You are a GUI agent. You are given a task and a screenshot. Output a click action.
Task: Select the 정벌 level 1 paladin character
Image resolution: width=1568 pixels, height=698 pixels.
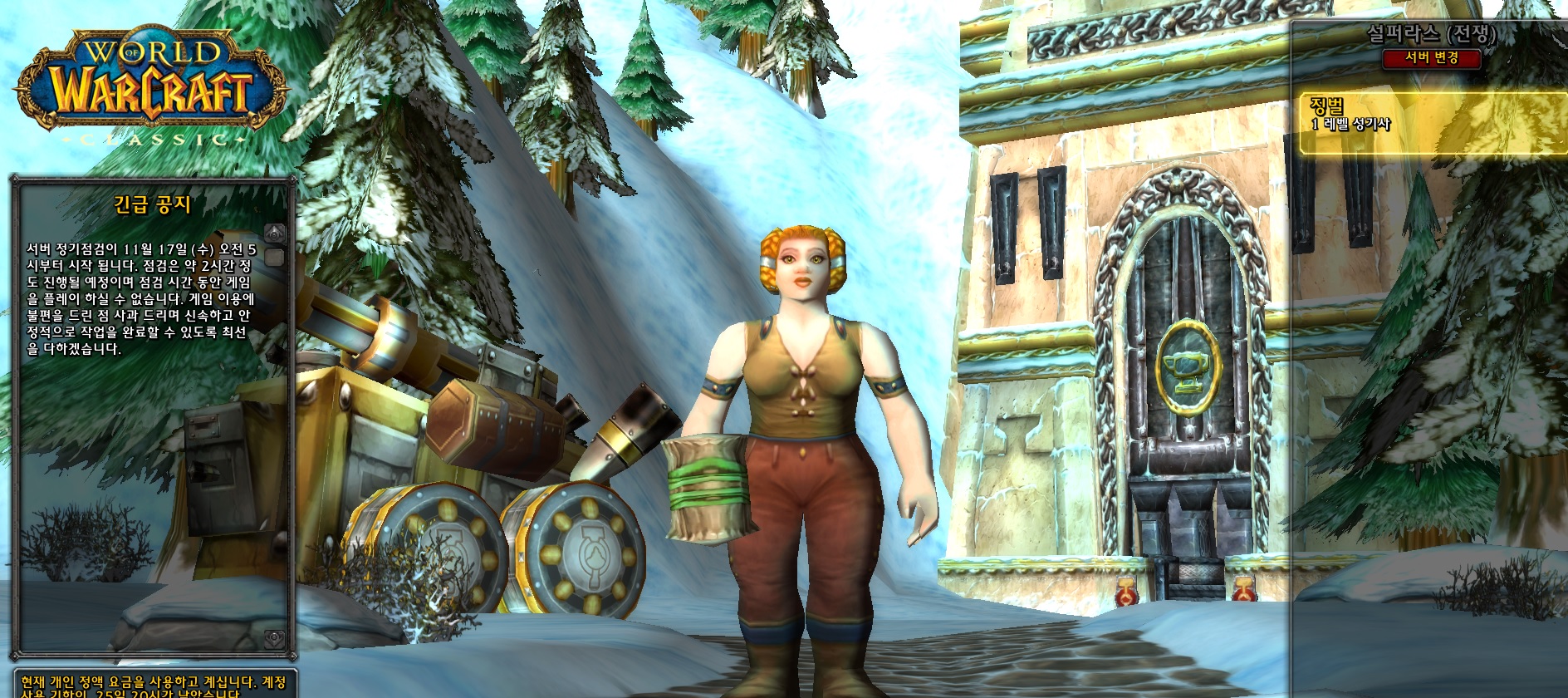pyautogui.click(x=1432, y=124)
